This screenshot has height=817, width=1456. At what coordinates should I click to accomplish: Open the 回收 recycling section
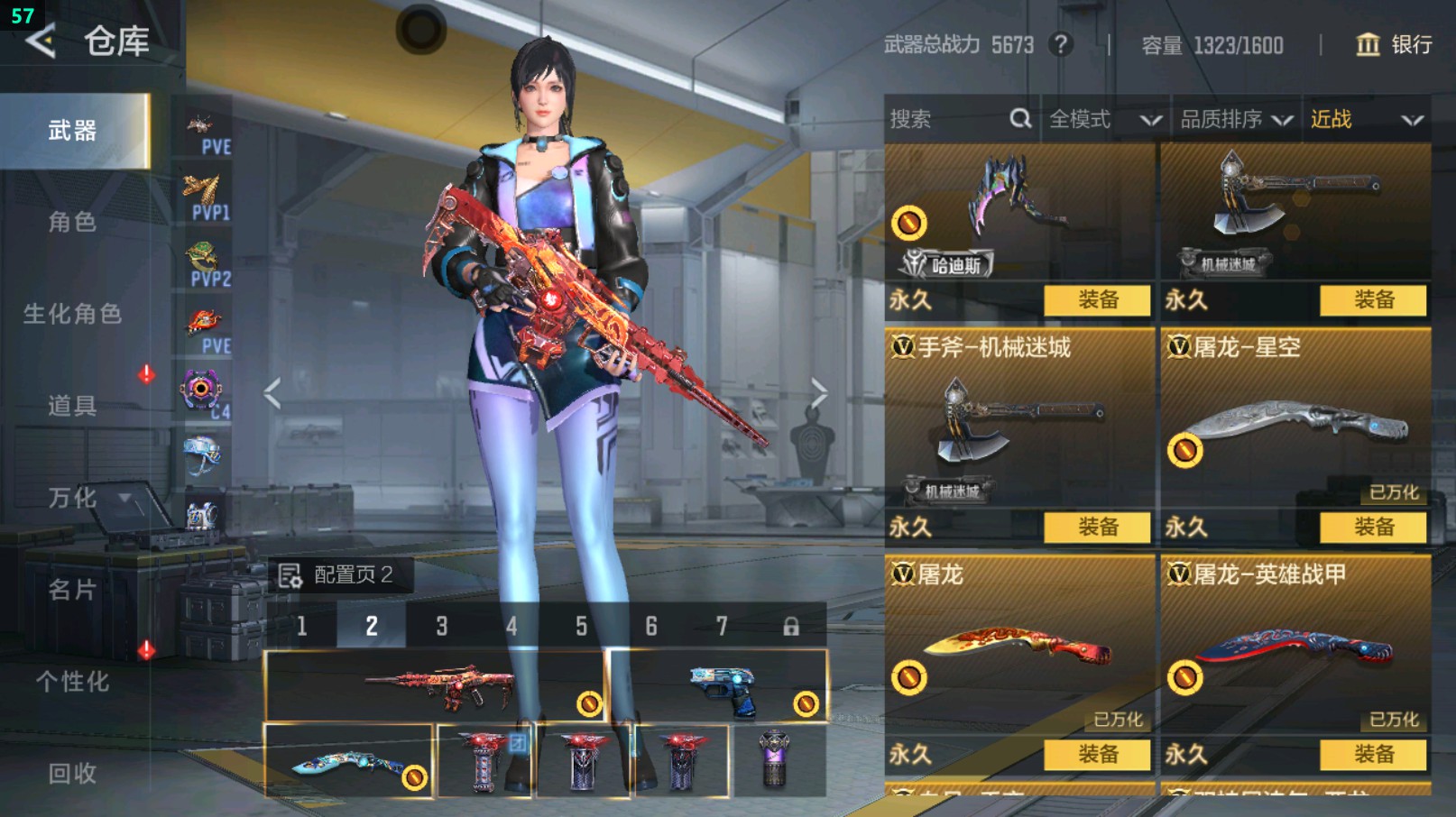[72, 773]
